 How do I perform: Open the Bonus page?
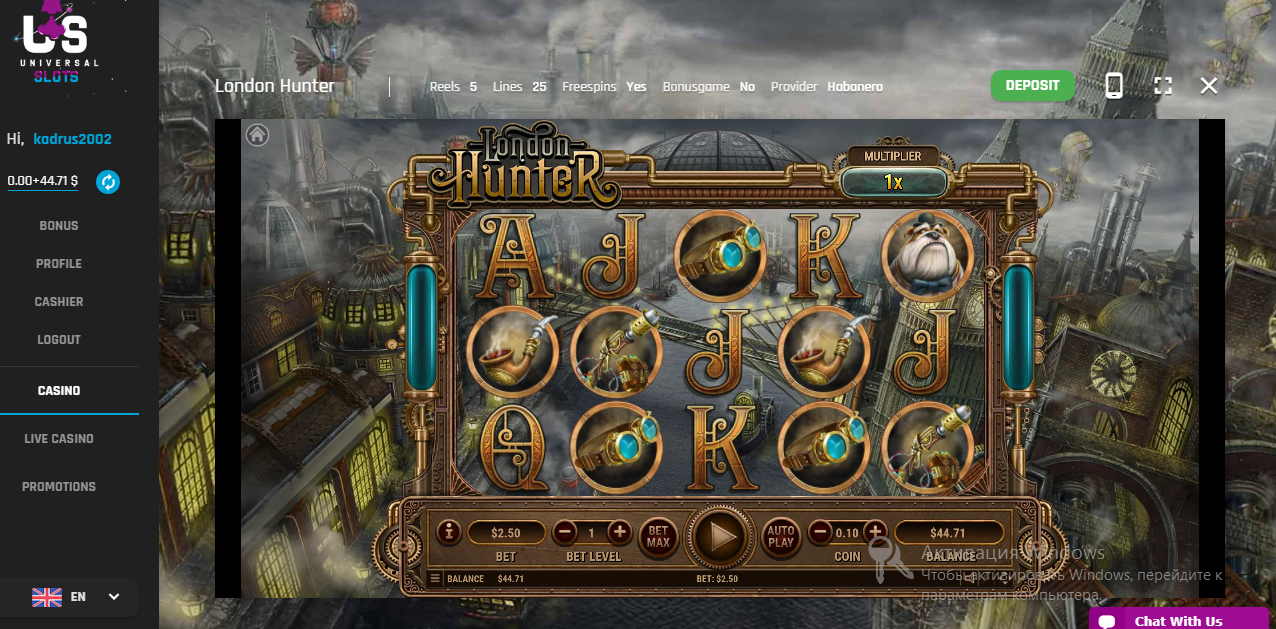(59, 226)
